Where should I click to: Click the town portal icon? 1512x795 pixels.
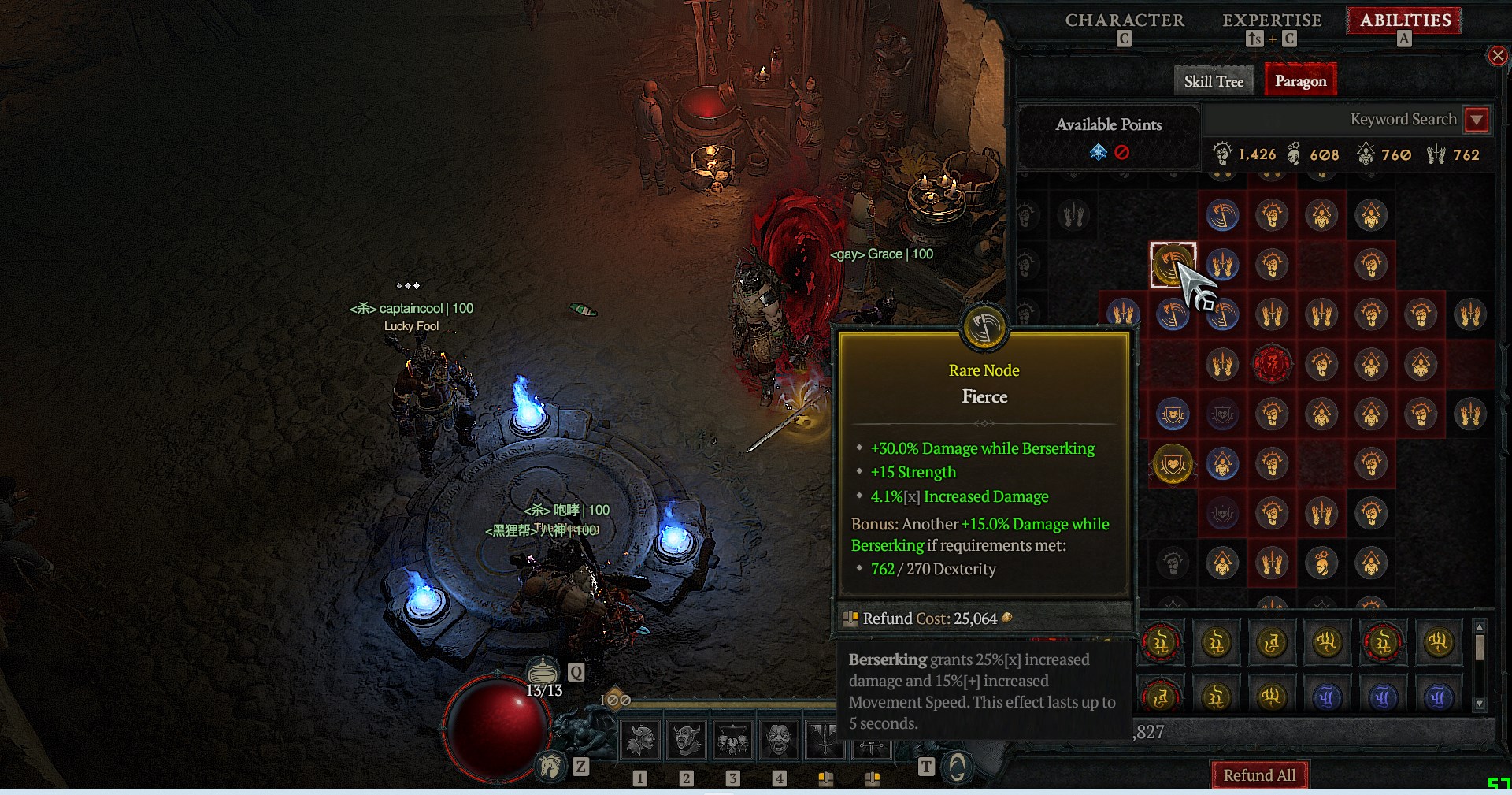pos(957,766)
